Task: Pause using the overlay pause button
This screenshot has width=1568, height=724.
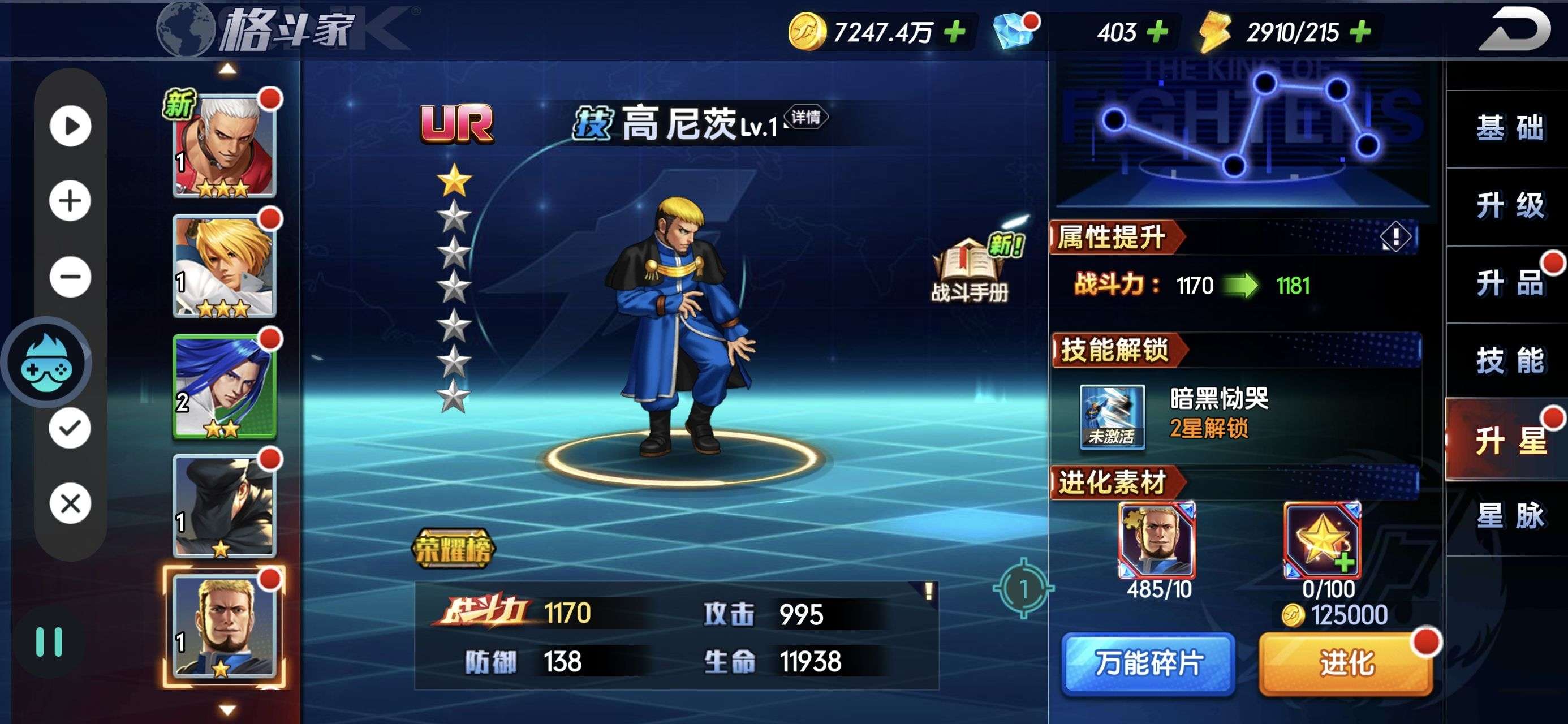Action: 49,642
